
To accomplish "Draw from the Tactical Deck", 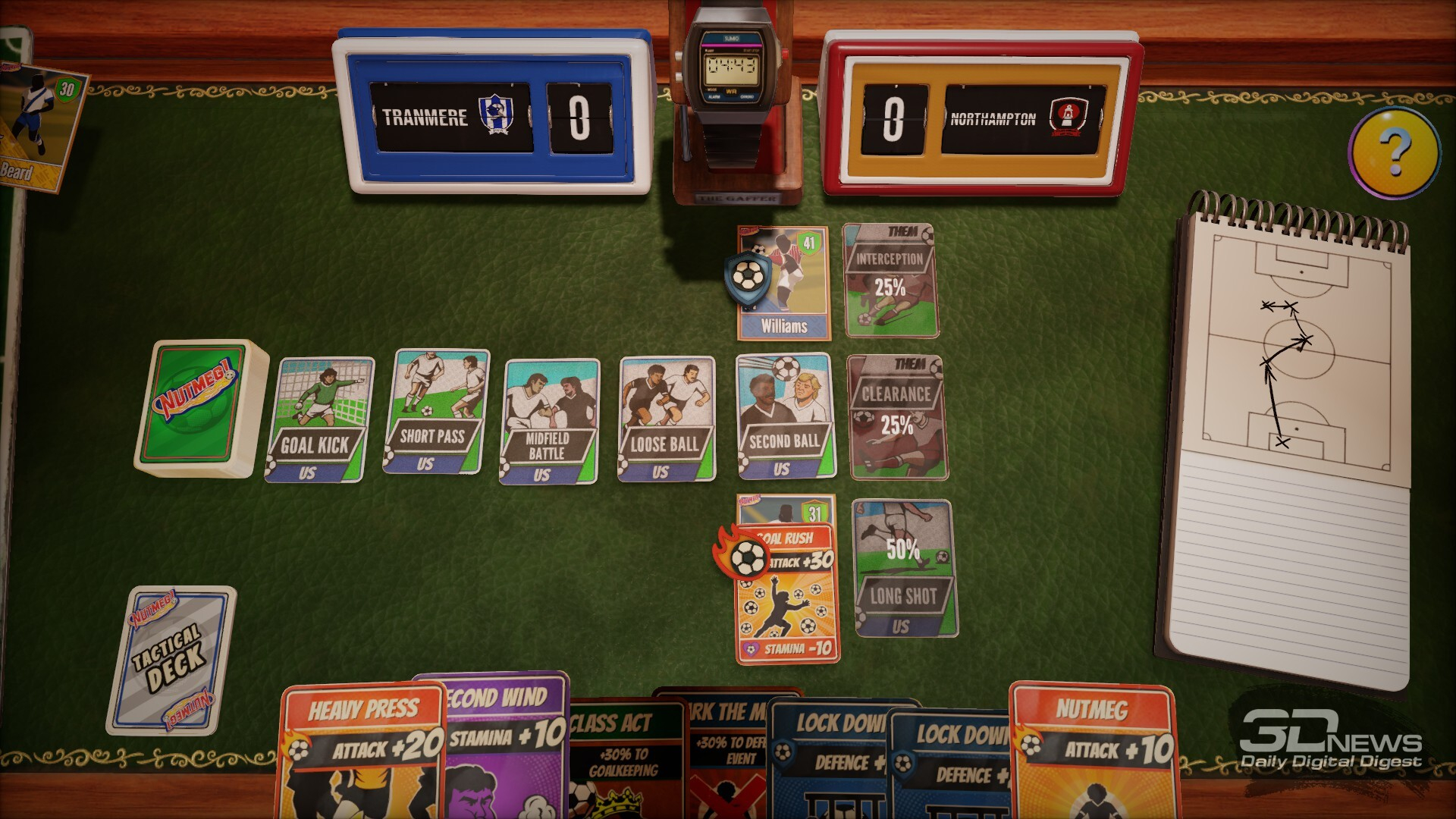I will coord(171,658).
